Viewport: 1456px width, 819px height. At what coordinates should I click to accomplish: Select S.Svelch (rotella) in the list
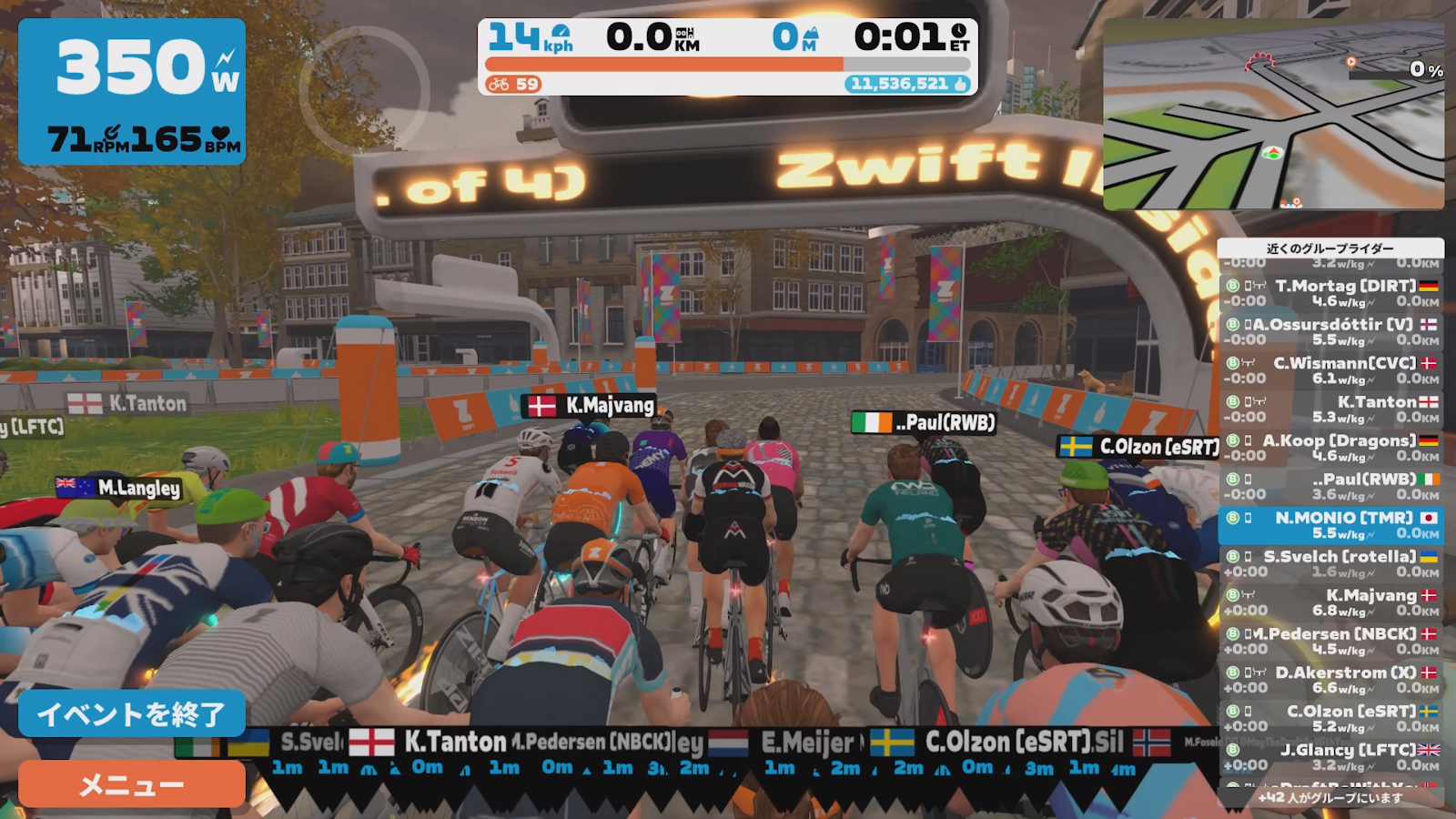[x=1330, y=564]
